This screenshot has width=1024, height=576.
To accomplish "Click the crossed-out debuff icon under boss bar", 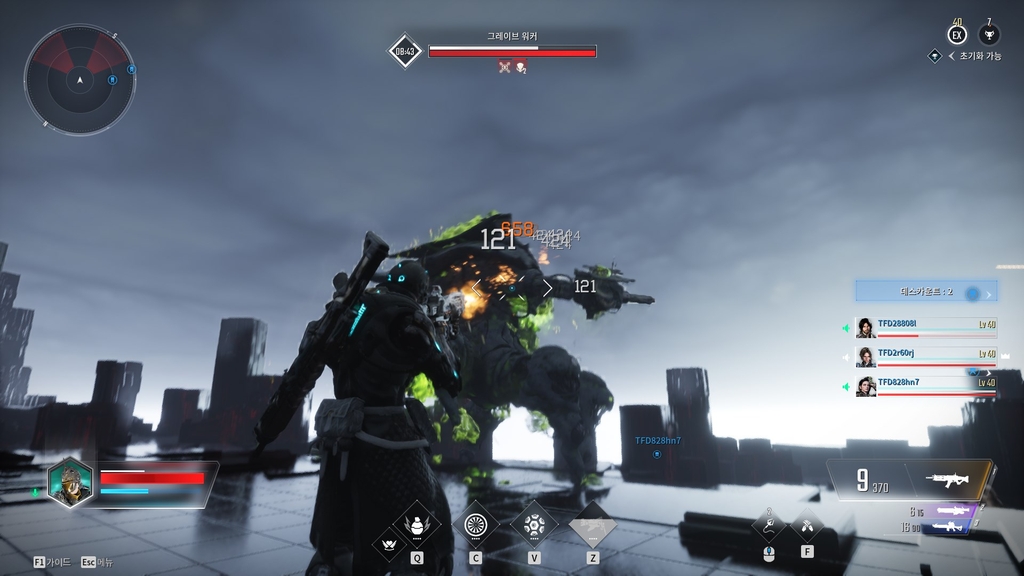I will pos(505,67).
